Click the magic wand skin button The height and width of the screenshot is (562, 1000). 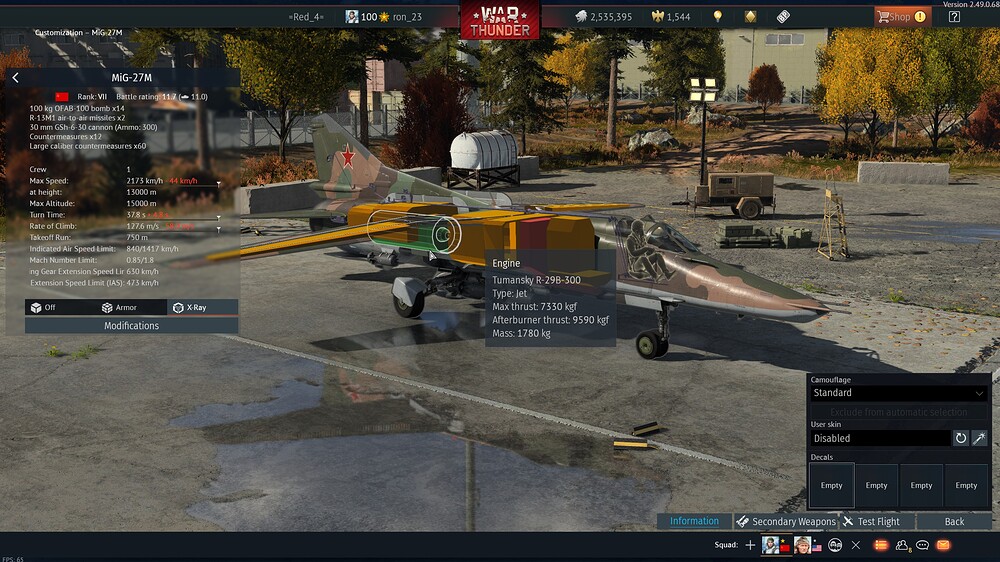(980, 438)
